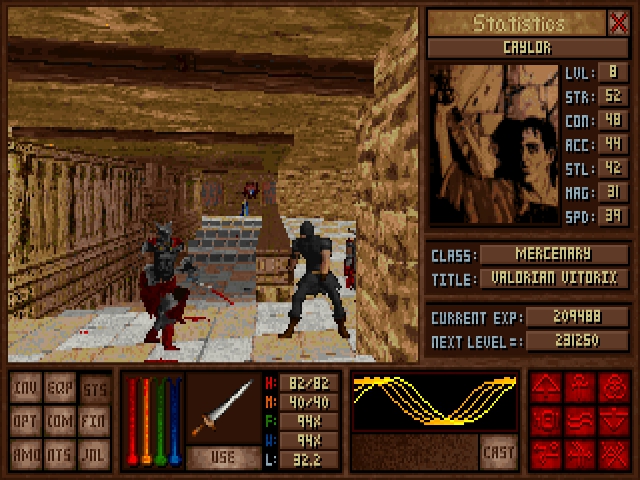The image size is (640, 480).
Task: Close the Statistics panel
Action: coord(618,23)
